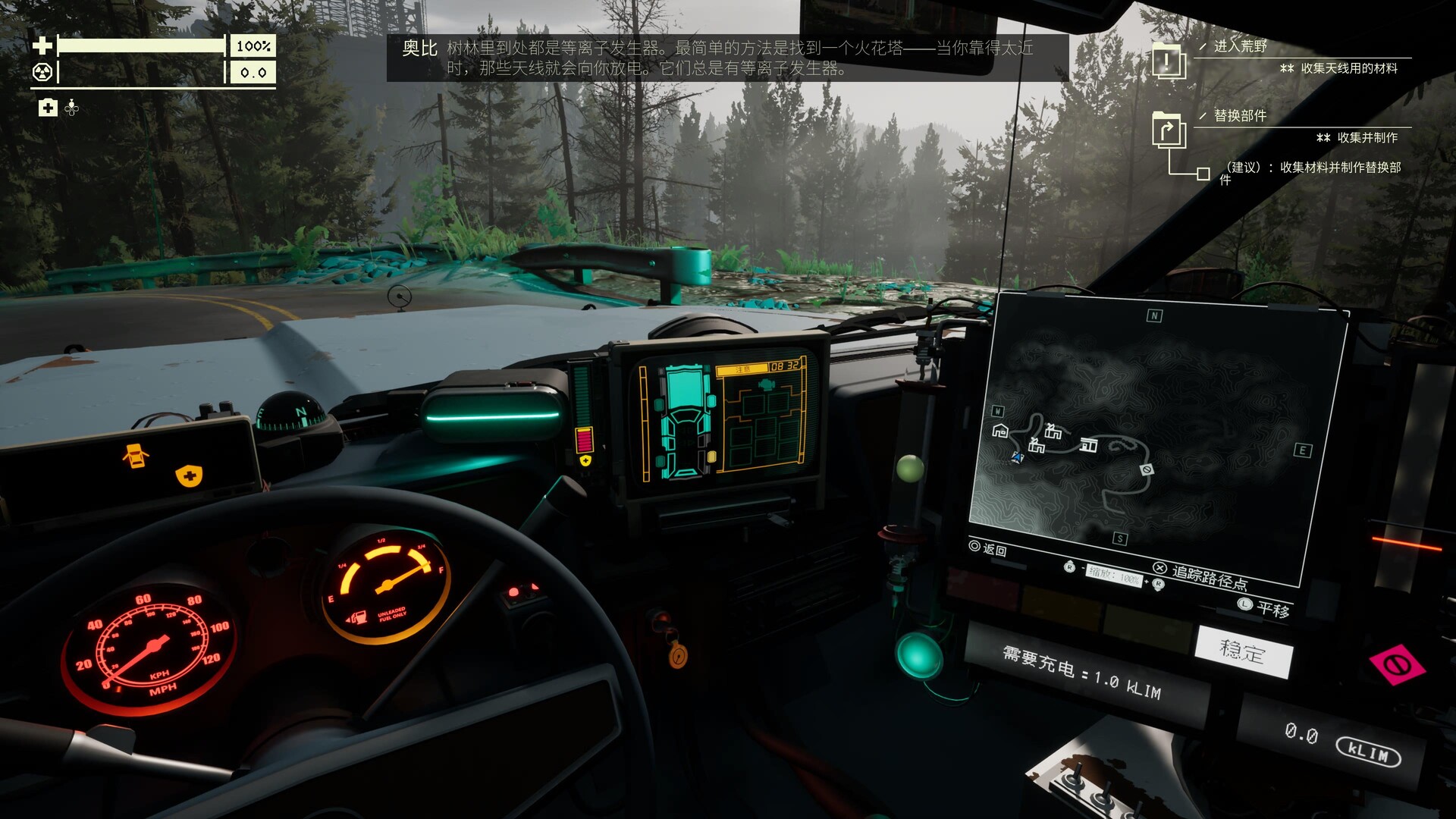The width and height of the screenshot is (1456, 819).
Task: Click the medical cross status icon
Action: (x=48, y=108)
